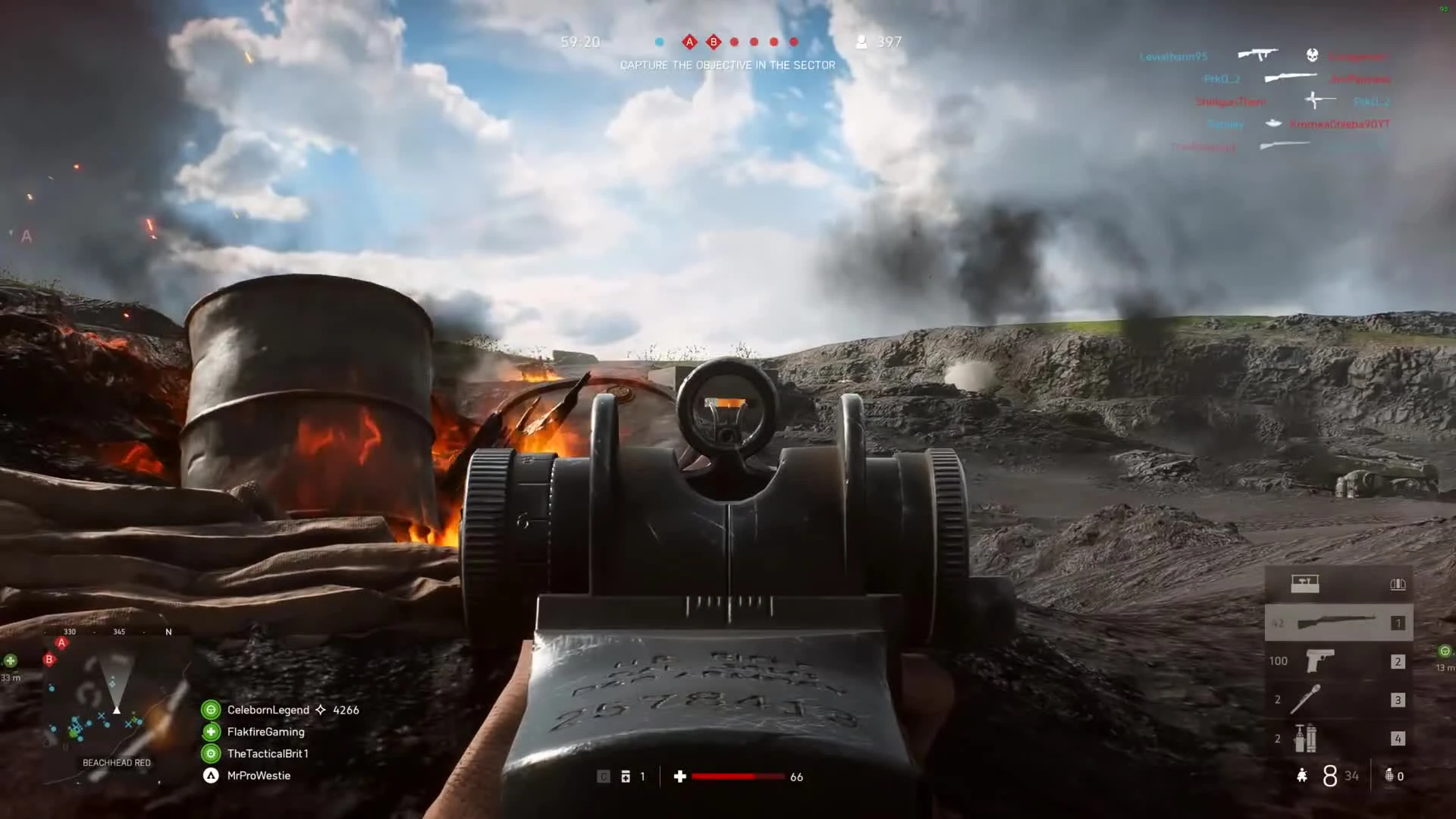Open squad member CelebornLegend's entry

click(267, 710)
